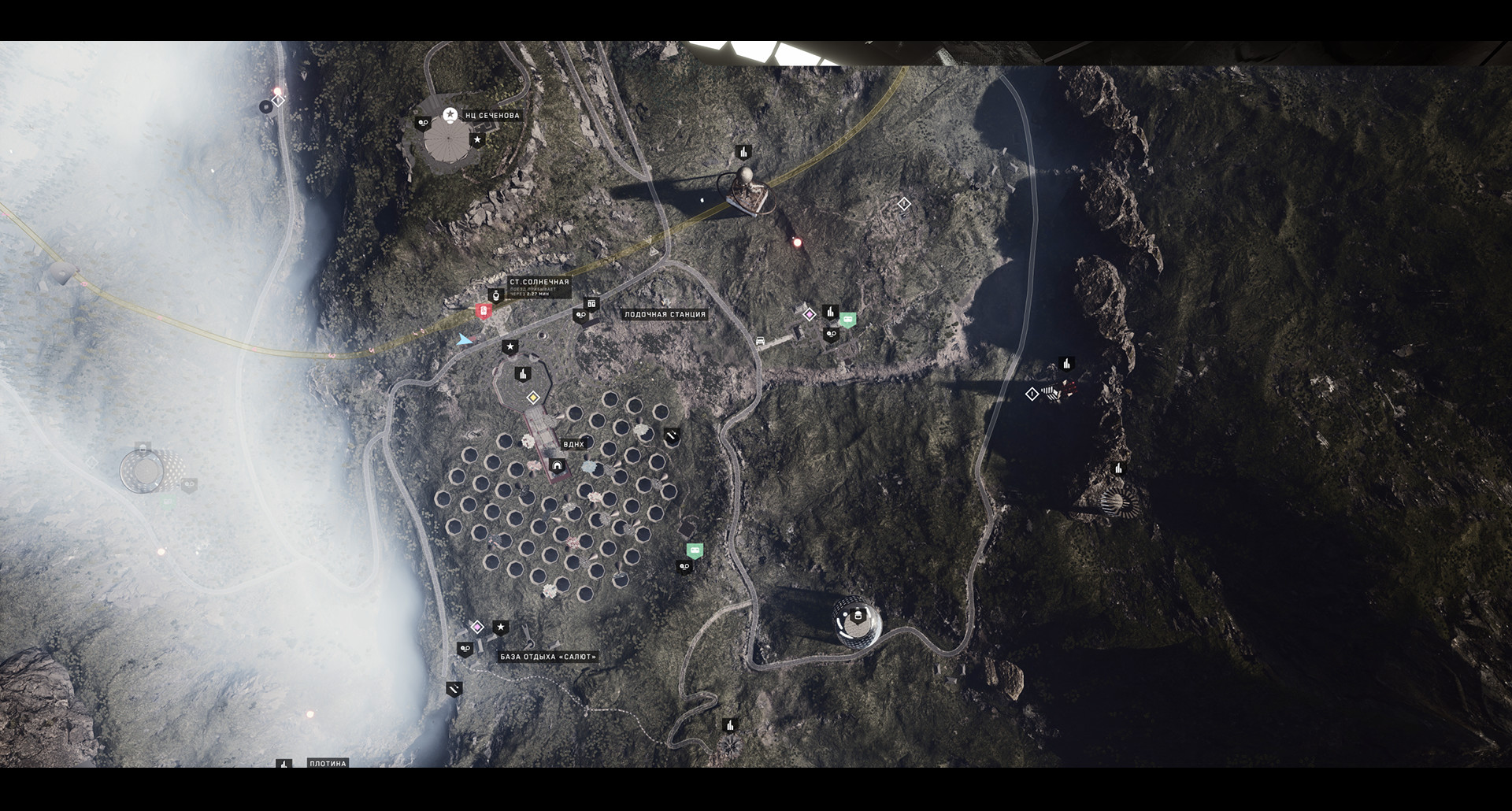Screen dimensions: 1512x811
Task: Select the train station icon at Ст.Солнечная
Action: point(496,296)
